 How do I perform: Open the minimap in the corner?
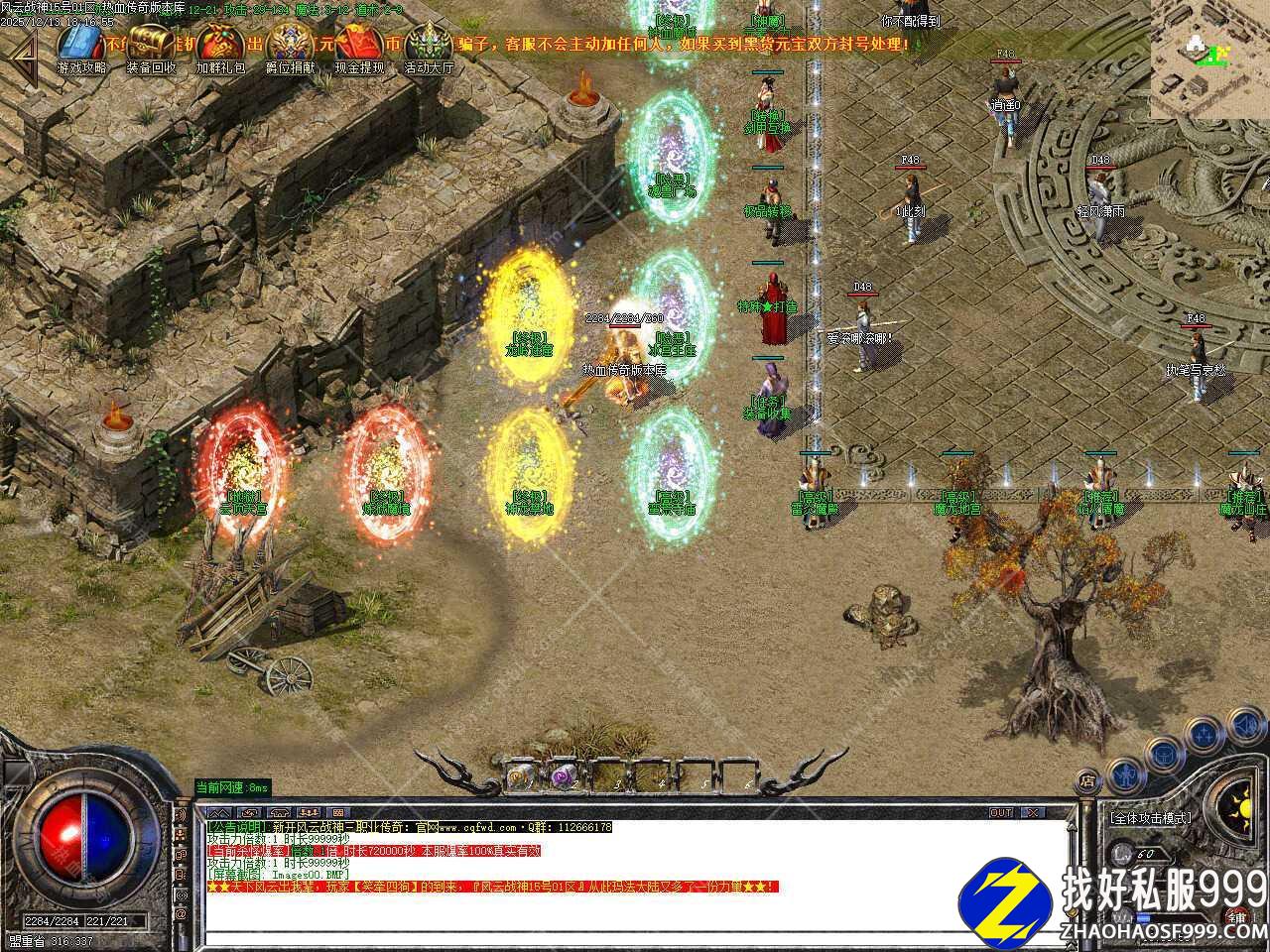1209,59
